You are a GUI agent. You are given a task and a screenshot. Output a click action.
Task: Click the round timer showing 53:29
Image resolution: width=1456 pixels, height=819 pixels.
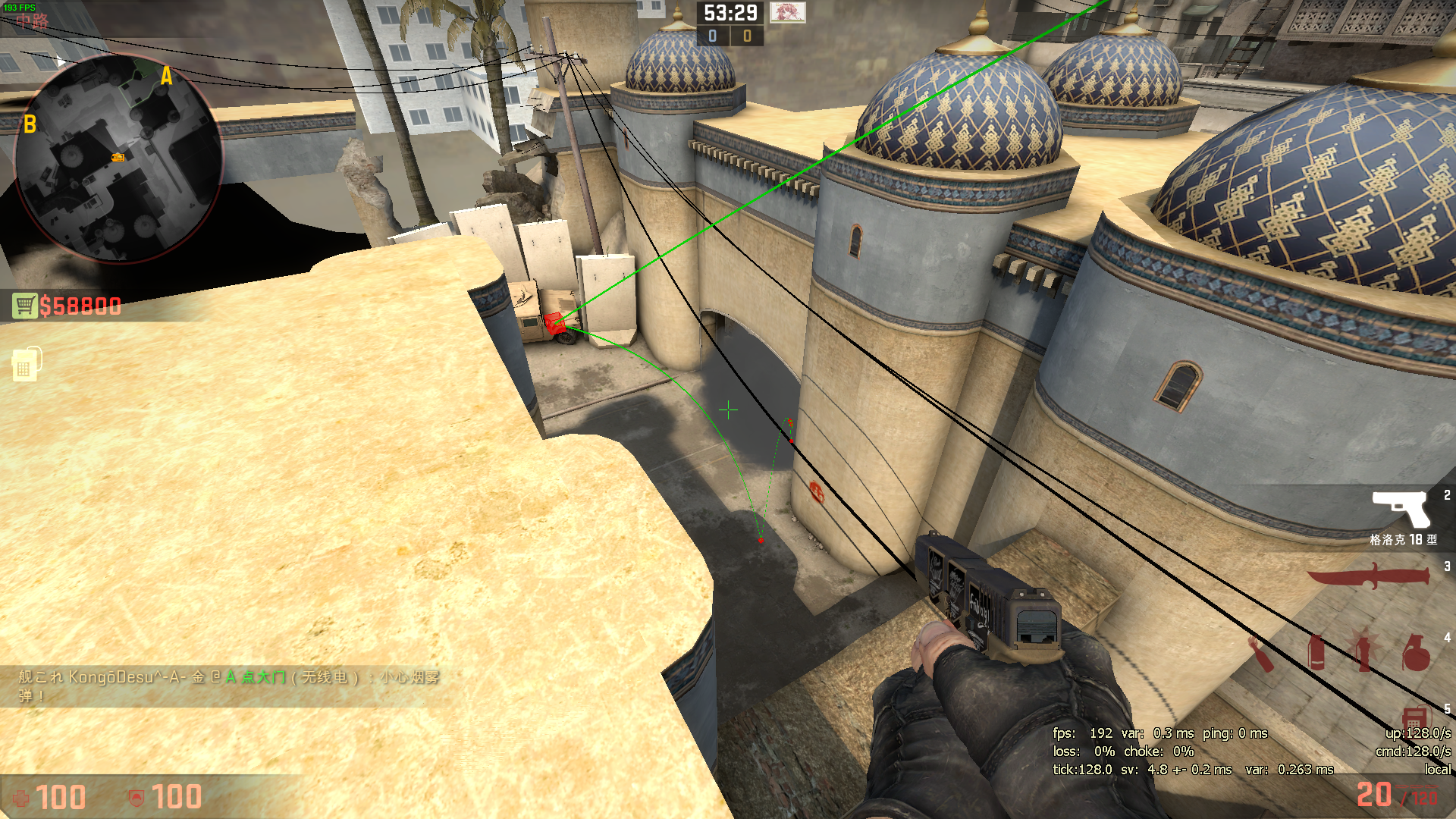pos(730,11)
